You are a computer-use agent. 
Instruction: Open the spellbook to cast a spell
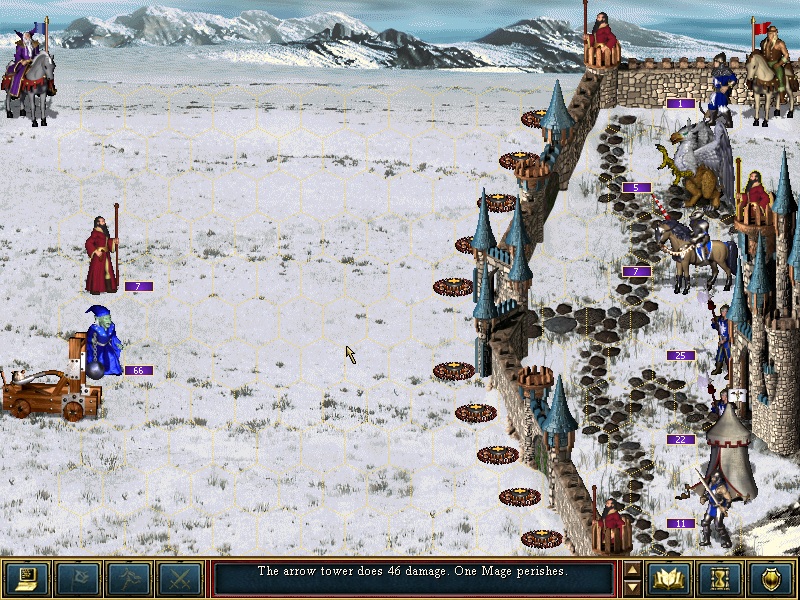click(670, 578)
